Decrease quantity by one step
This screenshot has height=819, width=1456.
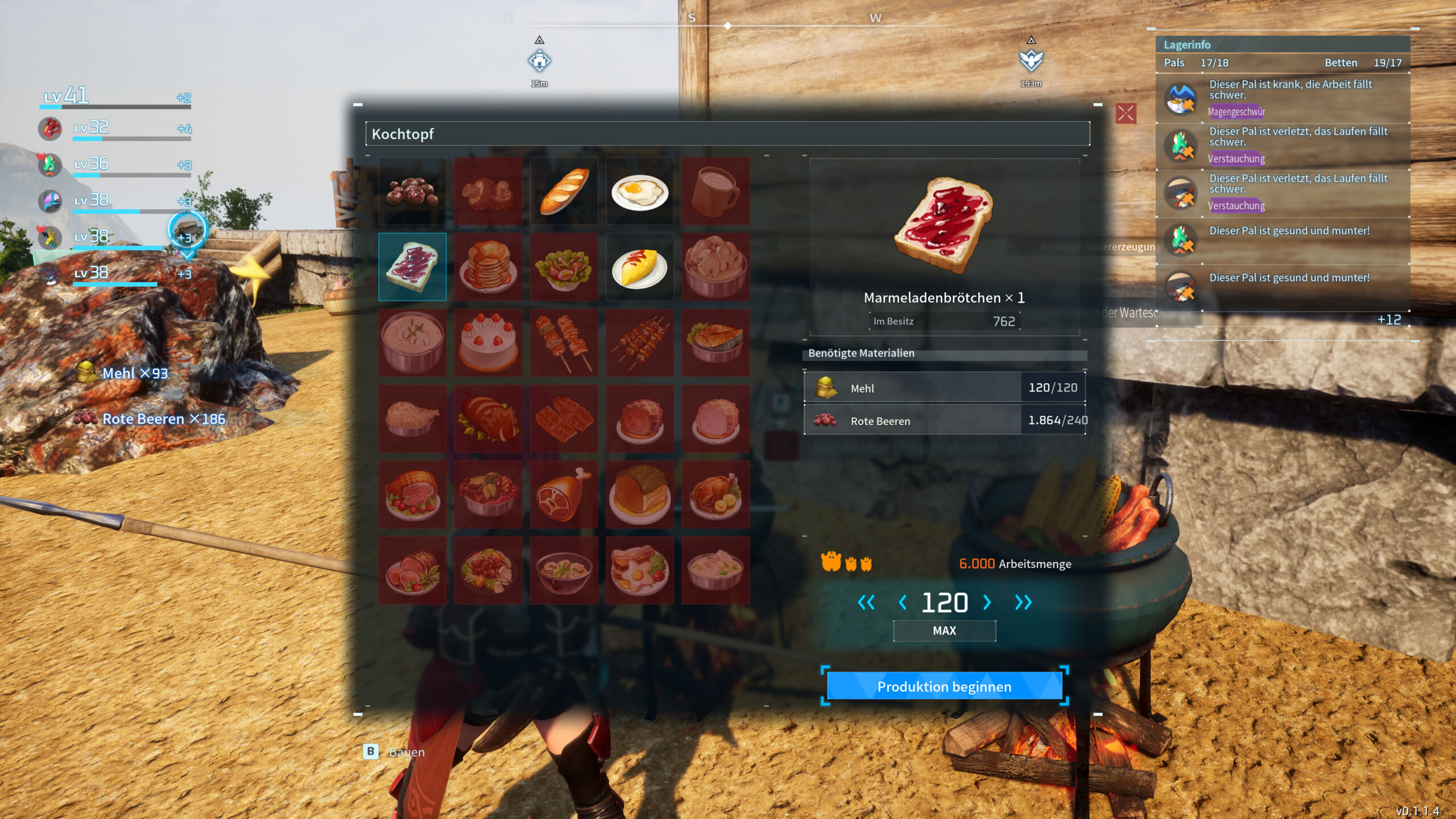click(903, 602)
